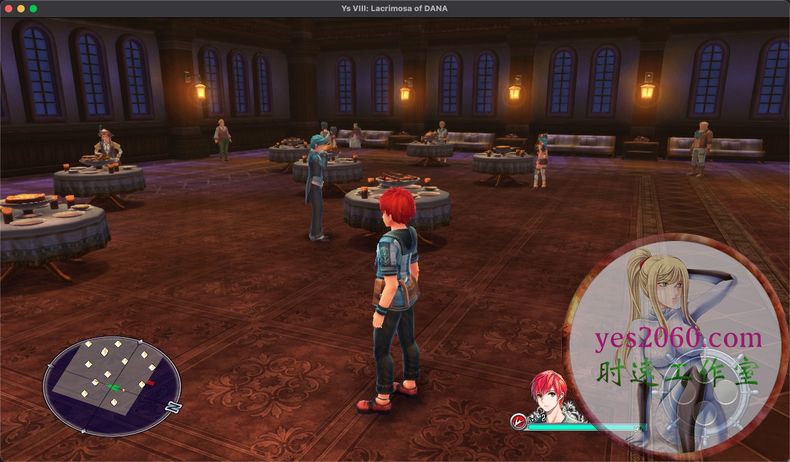The height and width of the screenshot is (462, 790).
Task: Select the red exit marker on the minimap
Action: (150, 382)
